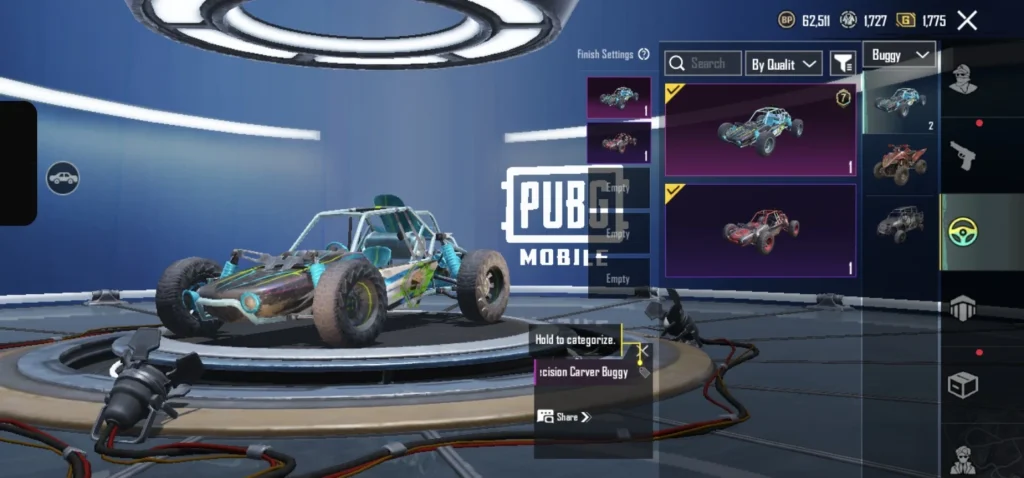Close the vehicle inventory screen
The width and height of the screenshot is (1024, 478).
point(967,20)
